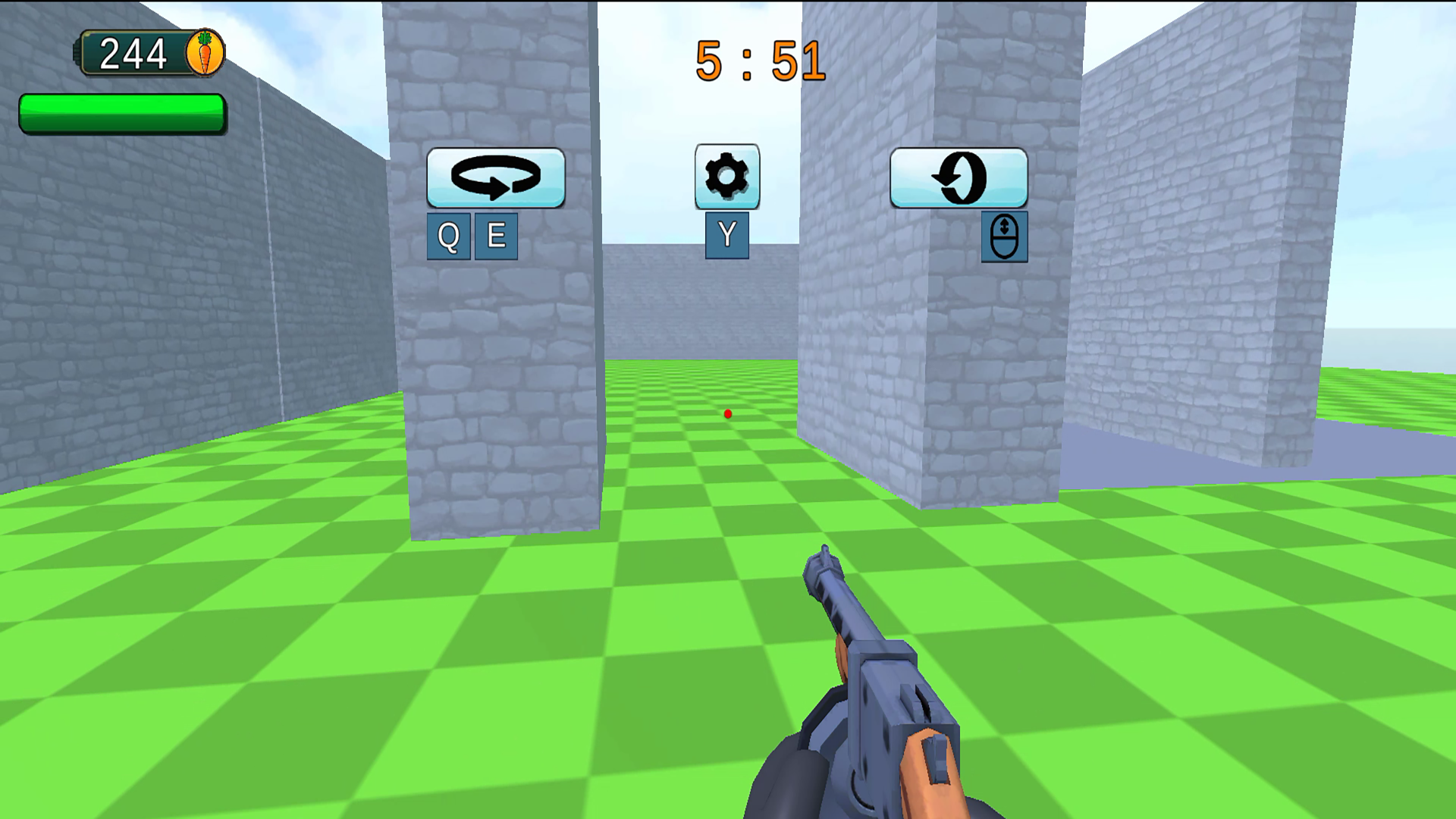
Task: Click the mouse scroll wheel icon
Action: (1004, 236)
